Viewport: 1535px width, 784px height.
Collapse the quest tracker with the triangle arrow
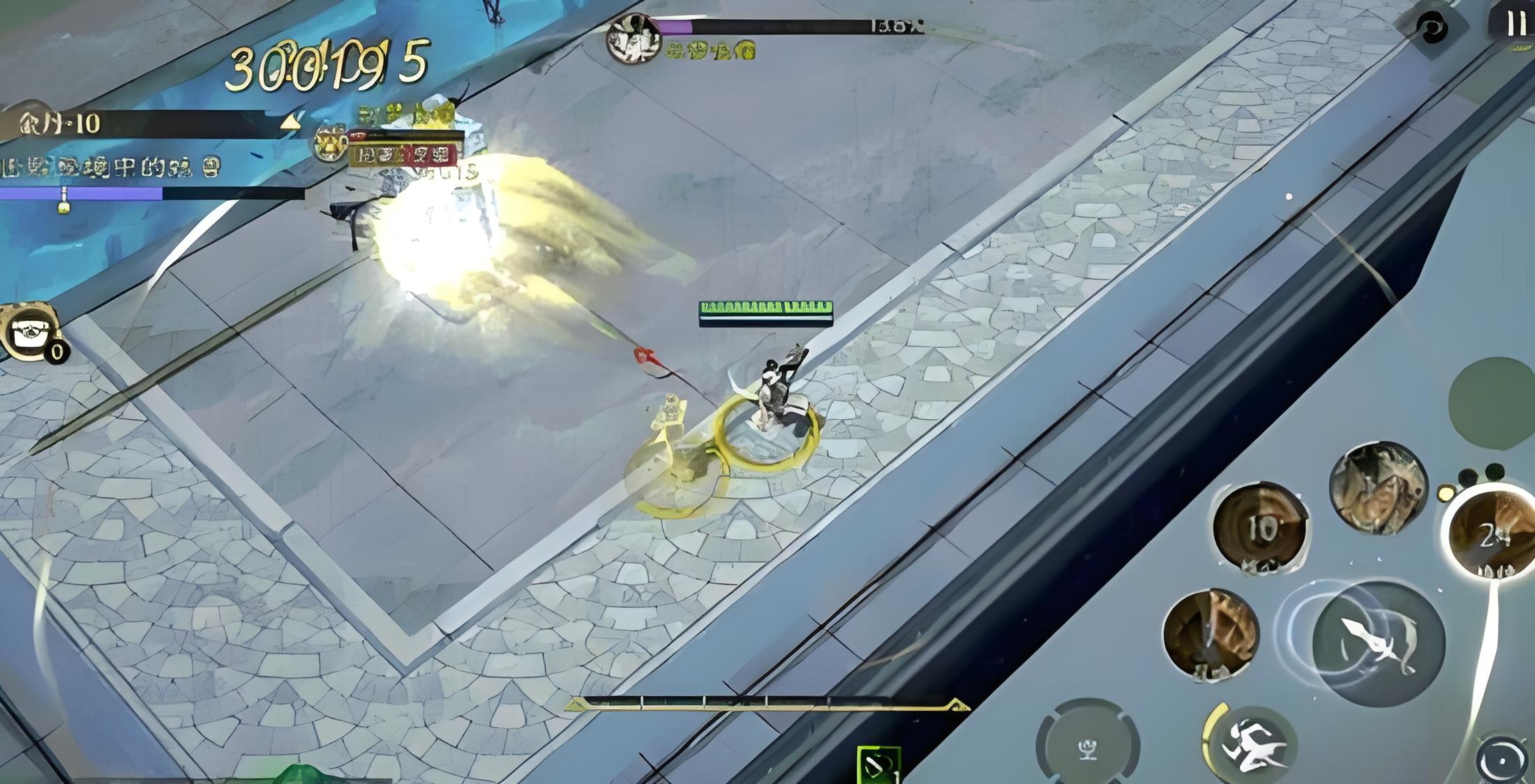(x=290, y=124)
